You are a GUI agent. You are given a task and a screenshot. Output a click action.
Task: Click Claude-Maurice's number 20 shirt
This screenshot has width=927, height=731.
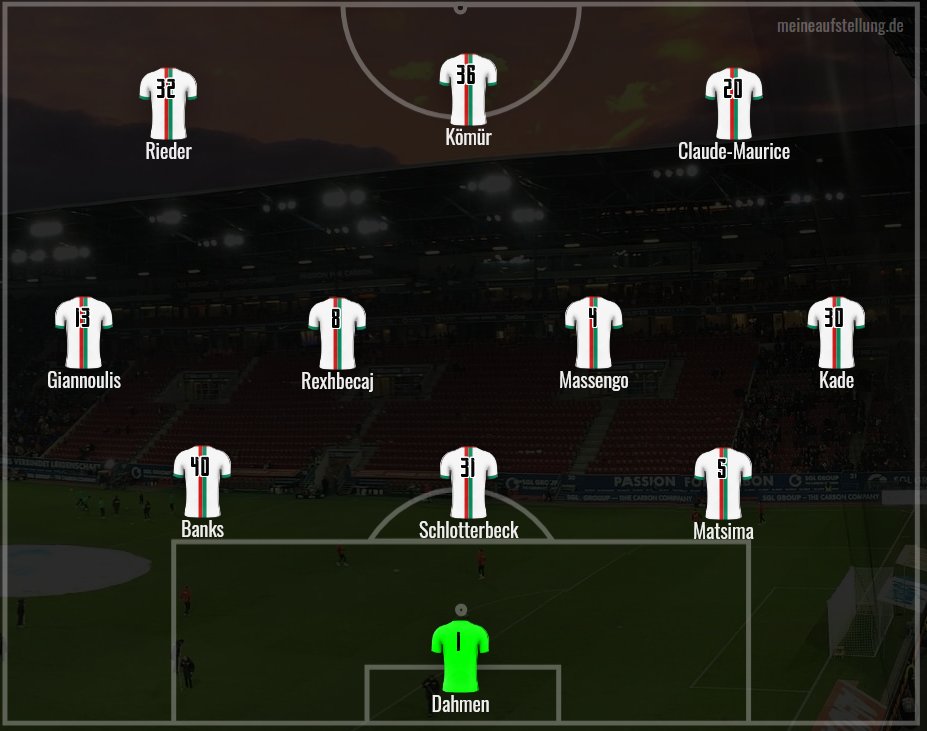[734, 103]
